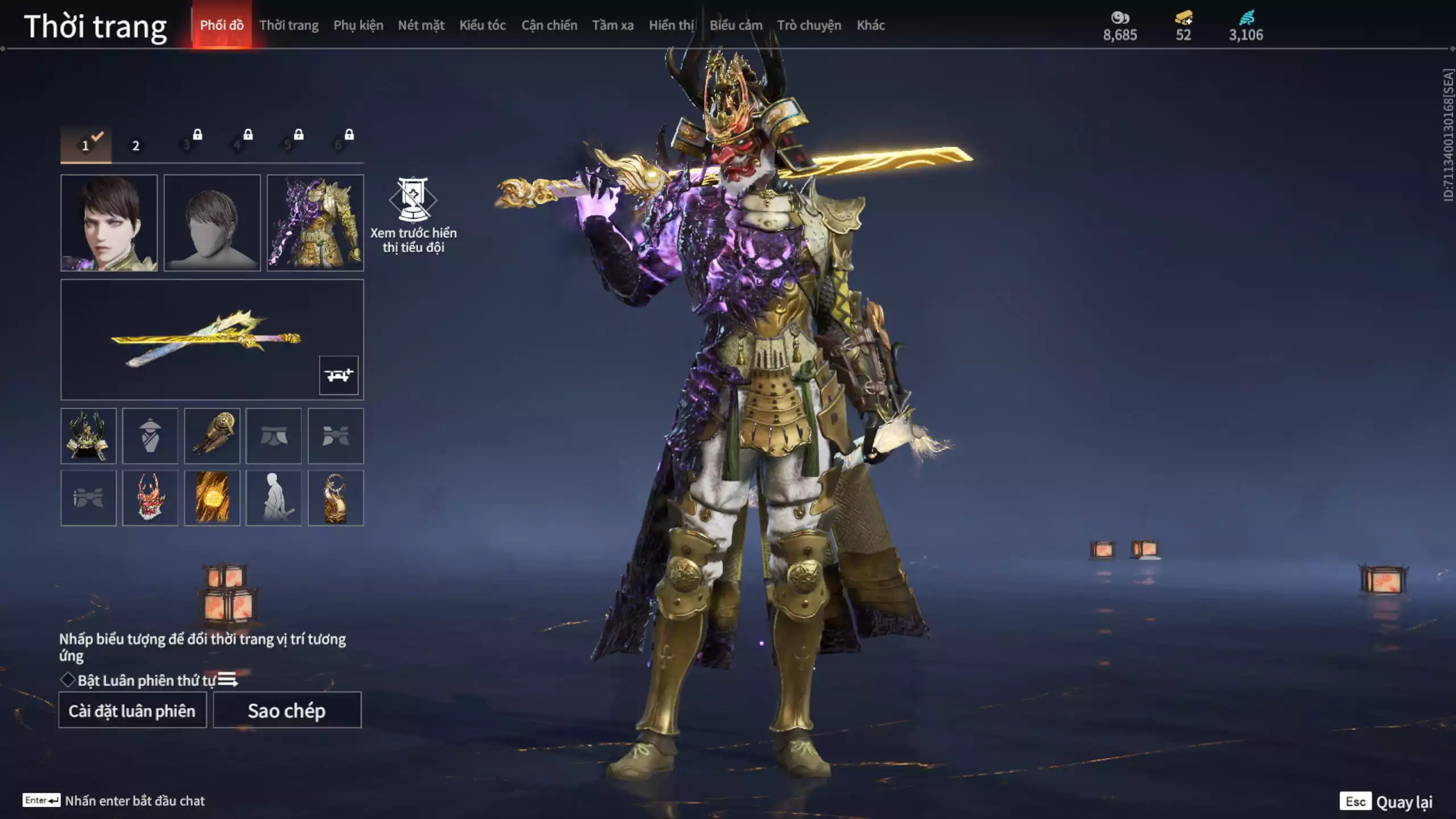The image size is (1456, 819).
Task: Choose the red oni mask slot
Action: pos(150,498)
